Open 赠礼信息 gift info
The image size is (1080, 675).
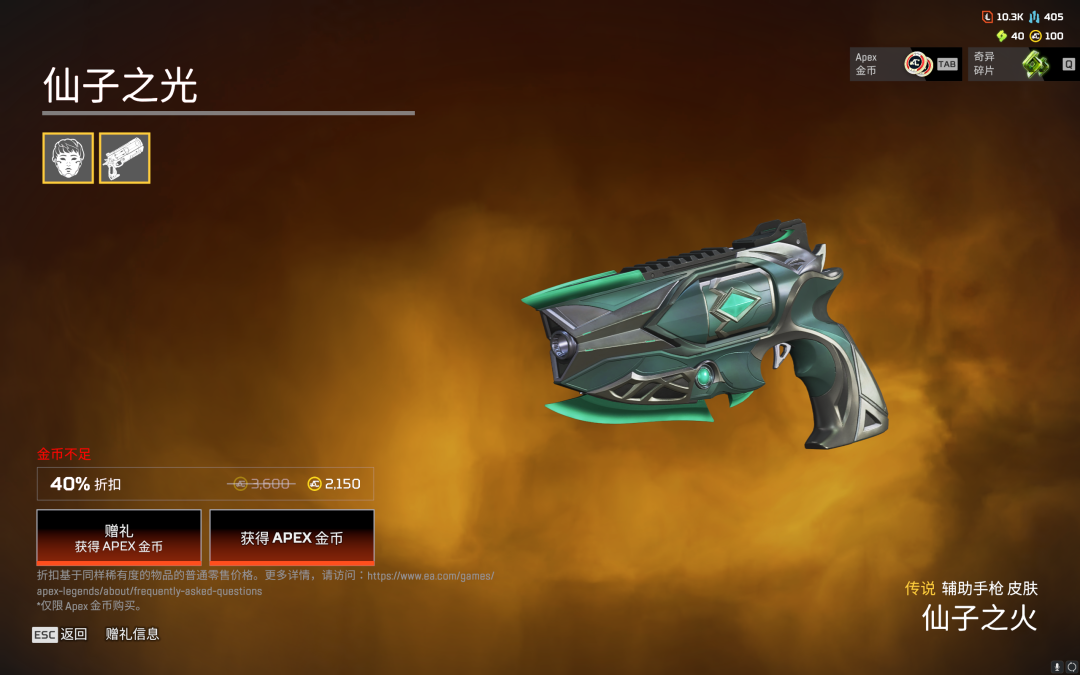(132, 634)
